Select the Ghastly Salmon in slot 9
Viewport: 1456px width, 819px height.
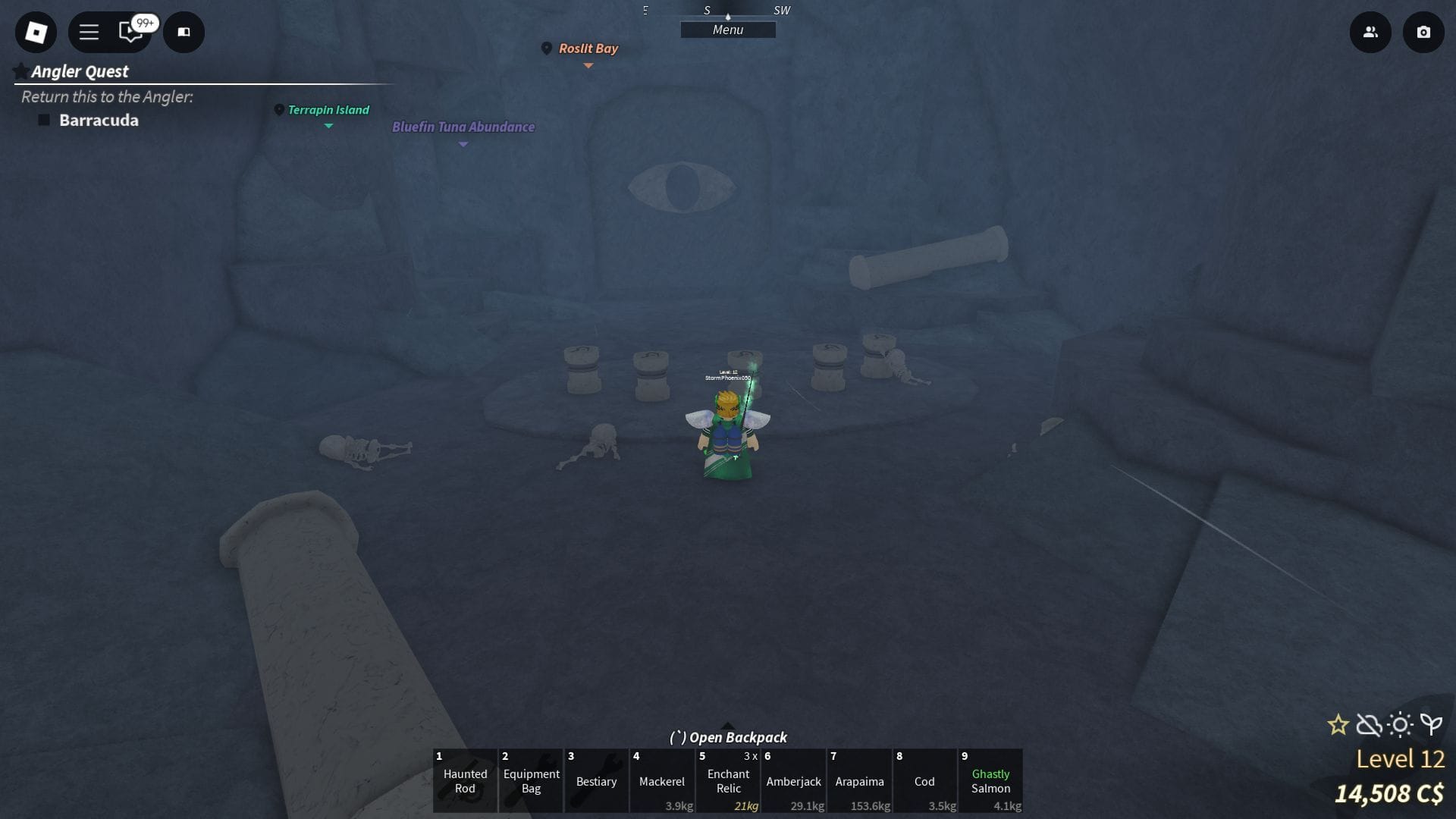tap(990, 781)
